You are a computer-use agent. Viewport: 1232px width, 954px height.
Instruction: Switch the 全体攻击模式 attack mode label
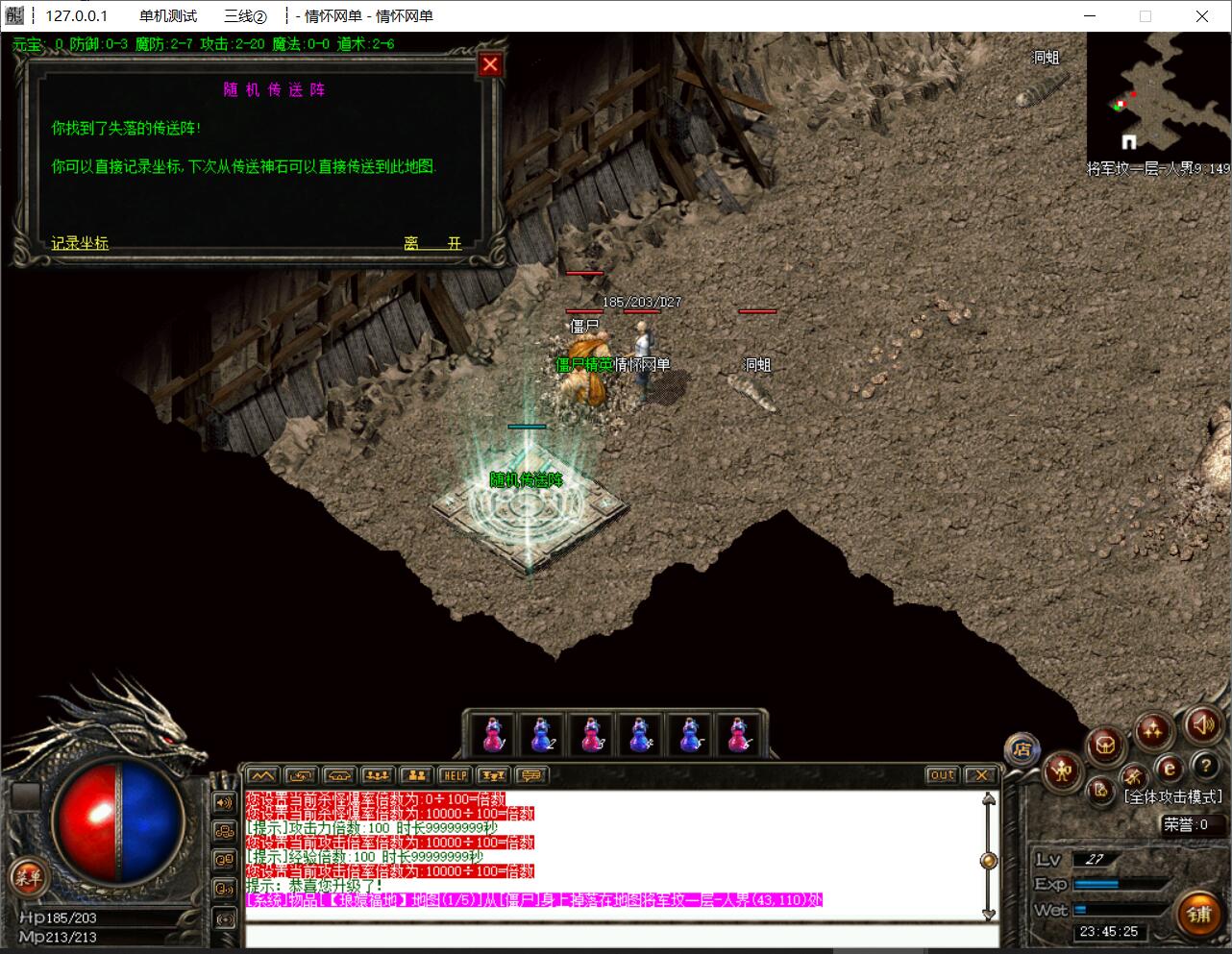[x=1173, y=796]
